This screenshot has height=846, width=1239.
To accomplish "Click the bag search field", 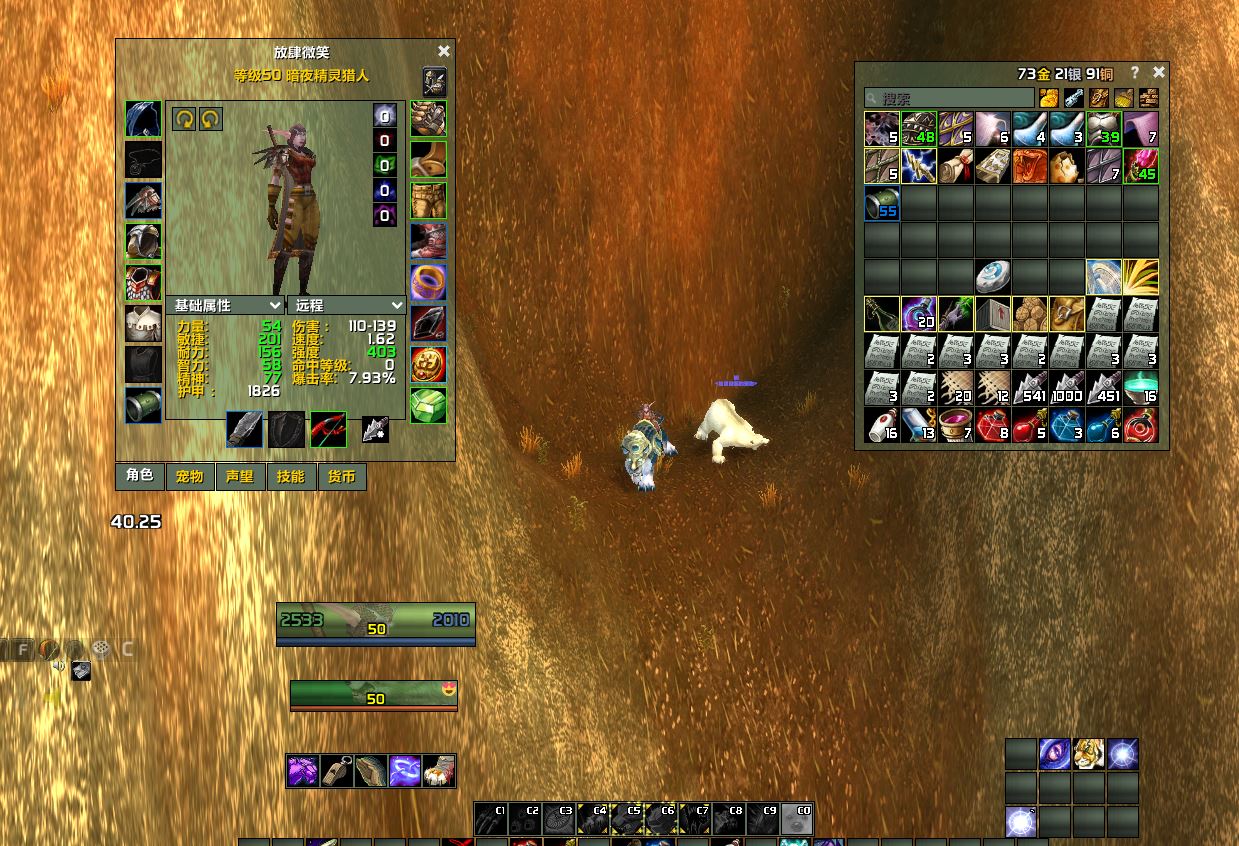I will click(949, 98).
